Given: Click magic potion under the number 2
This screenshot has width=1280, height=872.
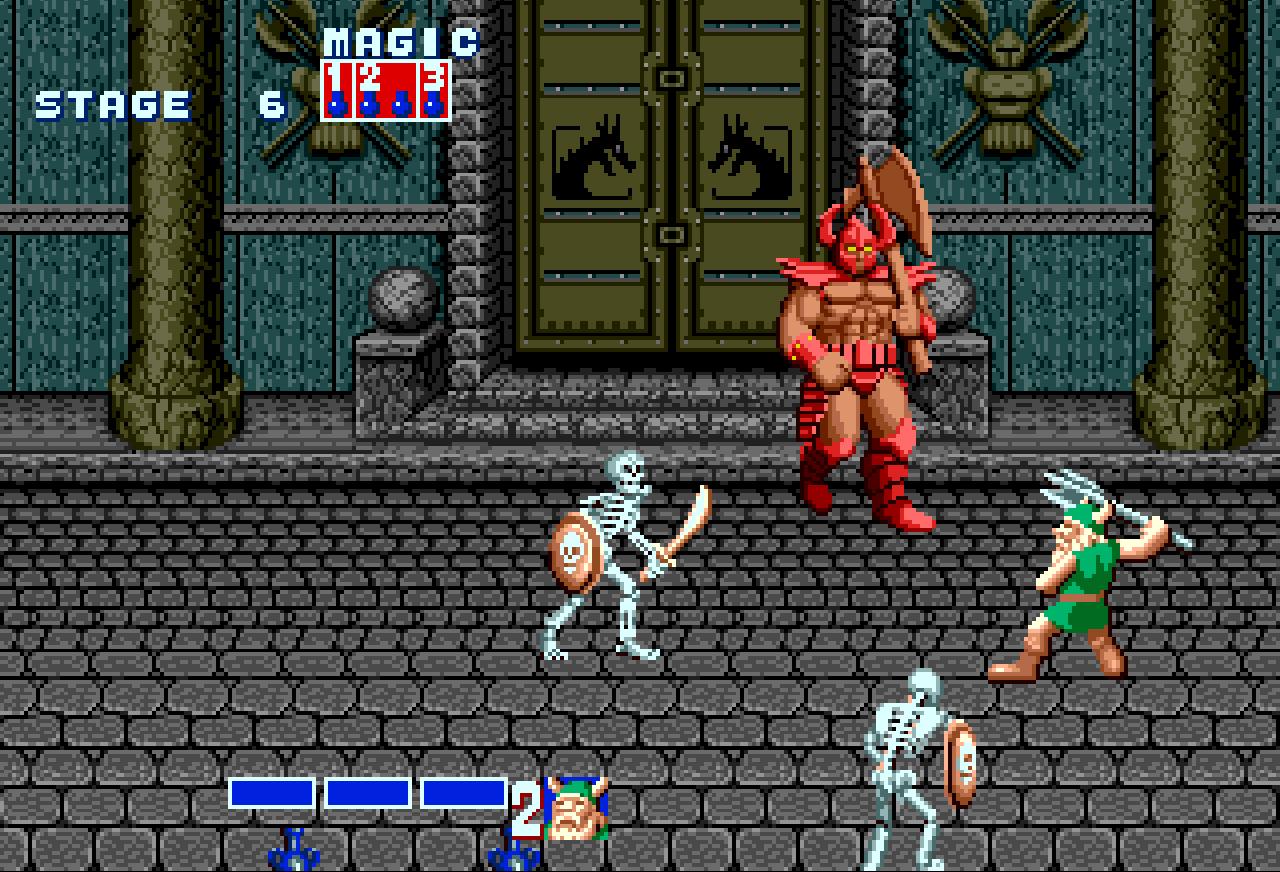Looking at the screenshot, I should [368, 104].
